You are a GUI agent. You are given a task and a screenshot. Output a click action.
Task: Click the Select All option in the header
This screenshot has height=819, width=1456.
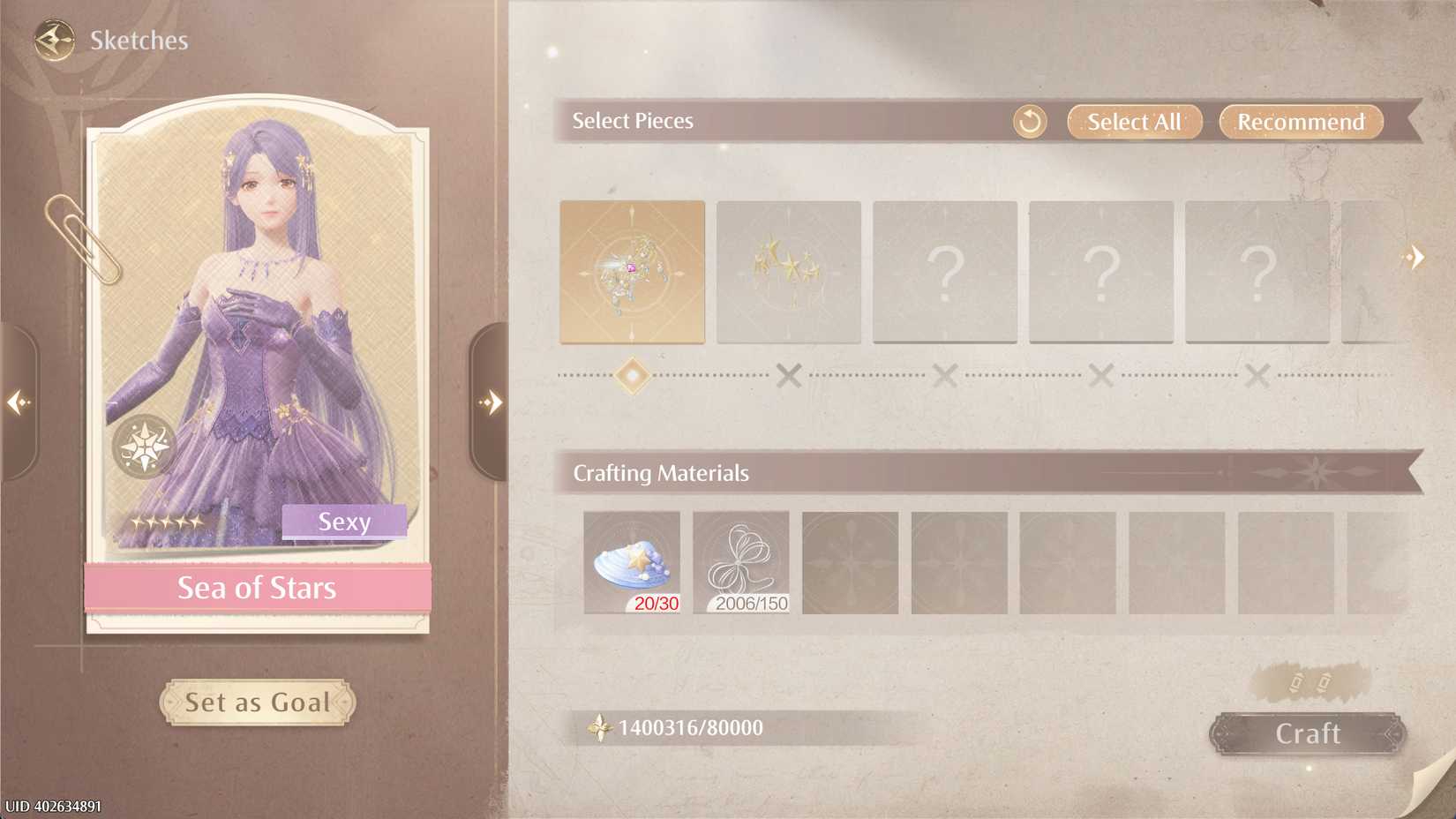1134,122
